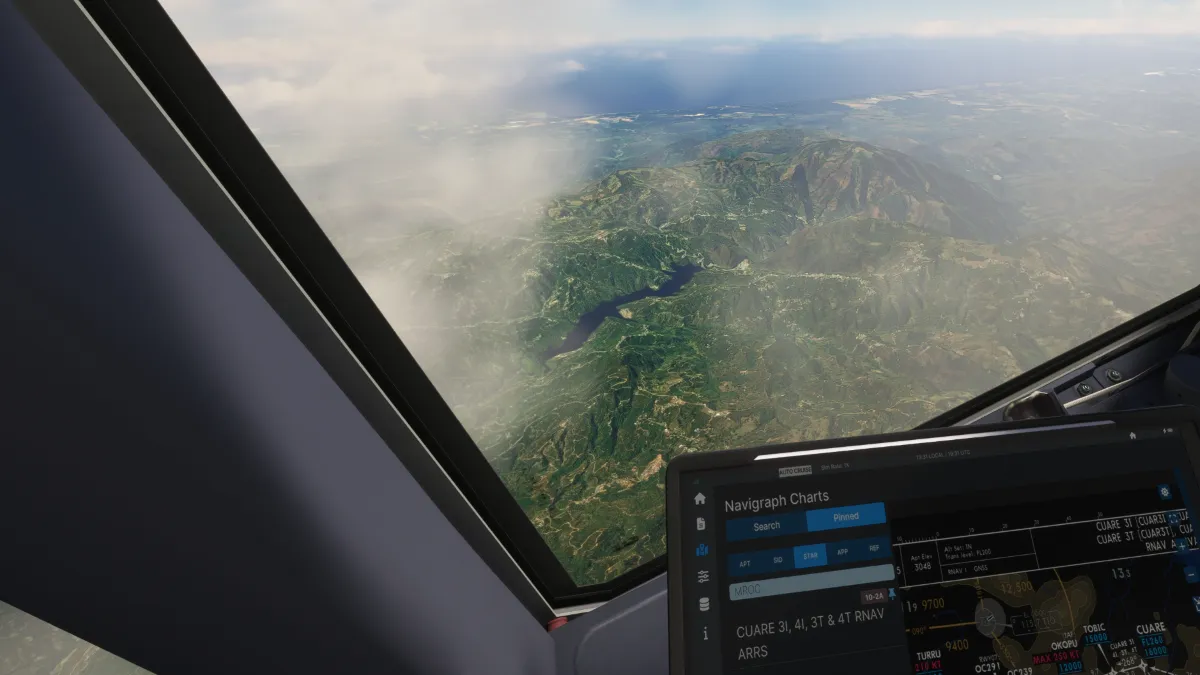The image size is (1200, 675).
Task: Select the APP chart category
Action: (x=842, y=553)
